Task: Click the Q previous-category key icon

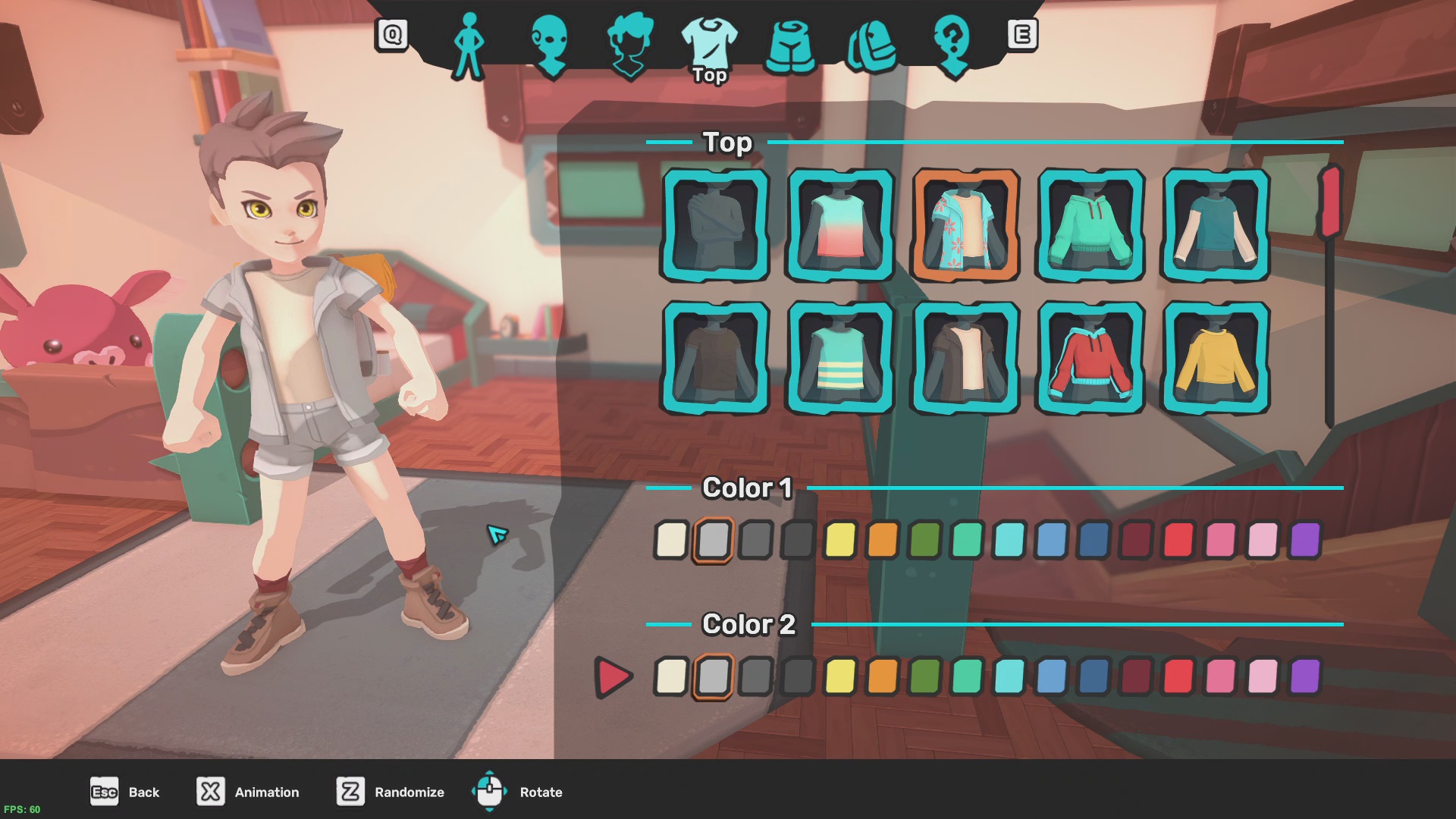Action: click(391, 34)
